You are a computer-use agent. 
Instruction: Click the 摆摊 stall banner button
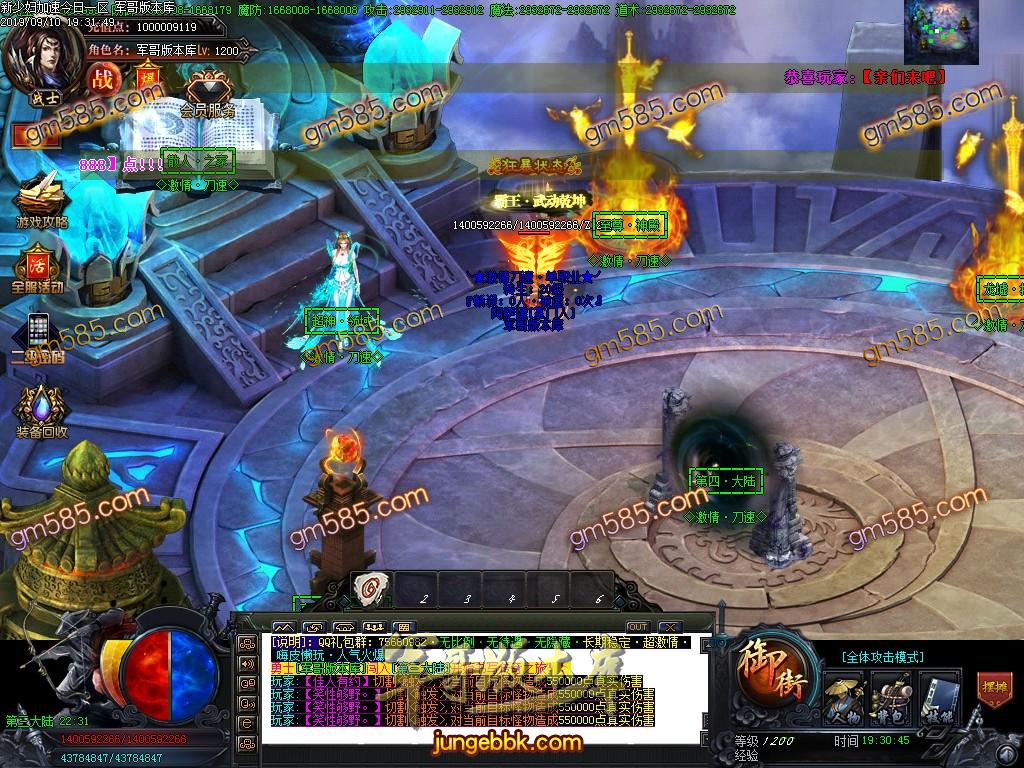pyautogui.click(x=995, y=689)
